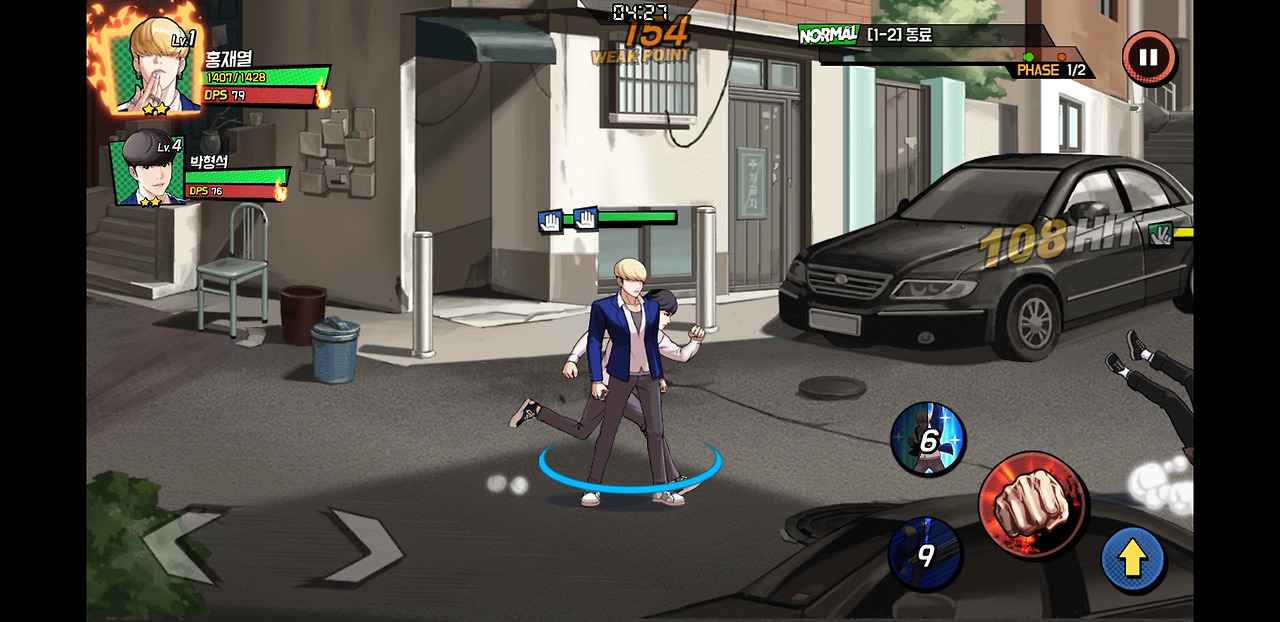Image resolution: width=1280 pixels, height=622 pixels.
Task: Pause the game with the pause button
Action: [x=1148, y=58]
